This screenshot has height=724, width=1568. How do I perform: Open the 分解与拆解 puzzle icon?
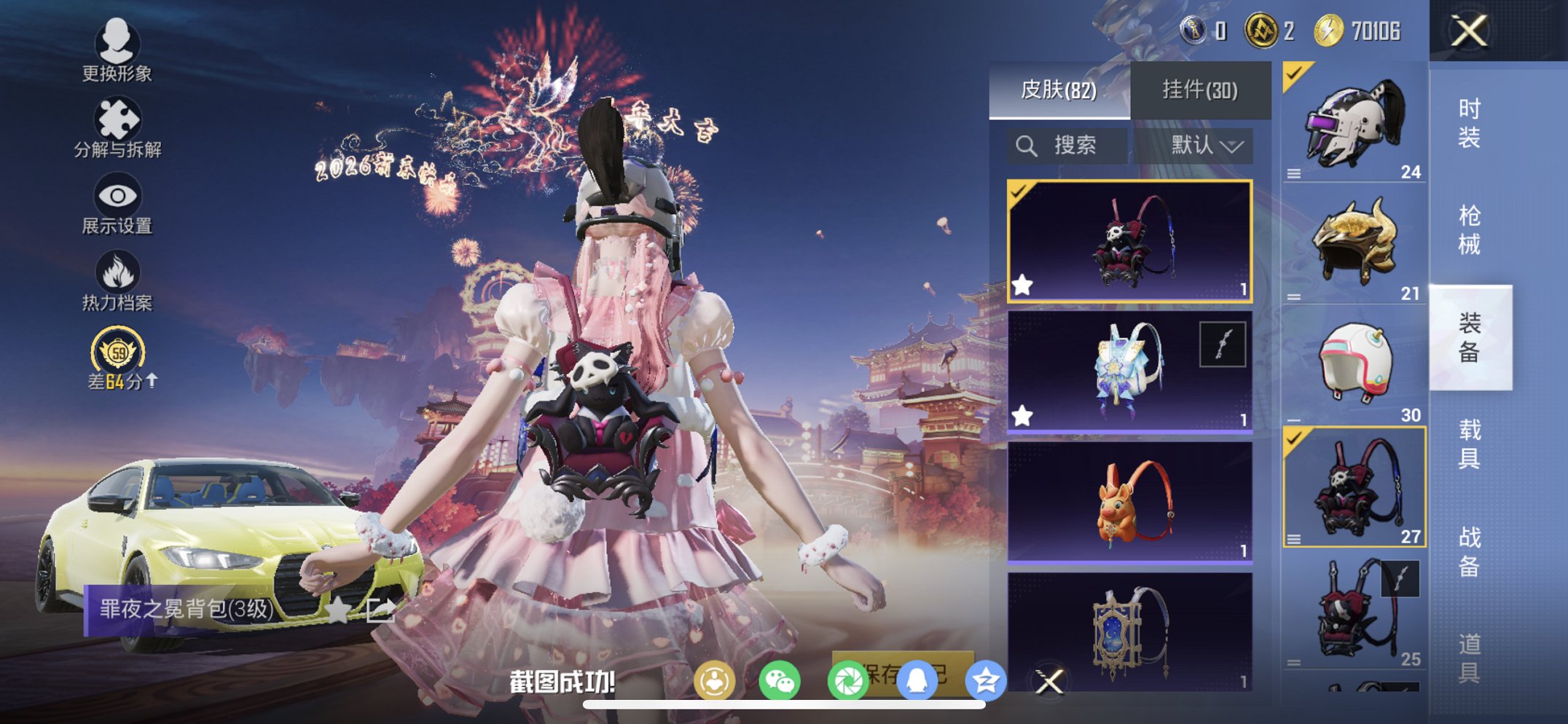click(x=119, y=119)
